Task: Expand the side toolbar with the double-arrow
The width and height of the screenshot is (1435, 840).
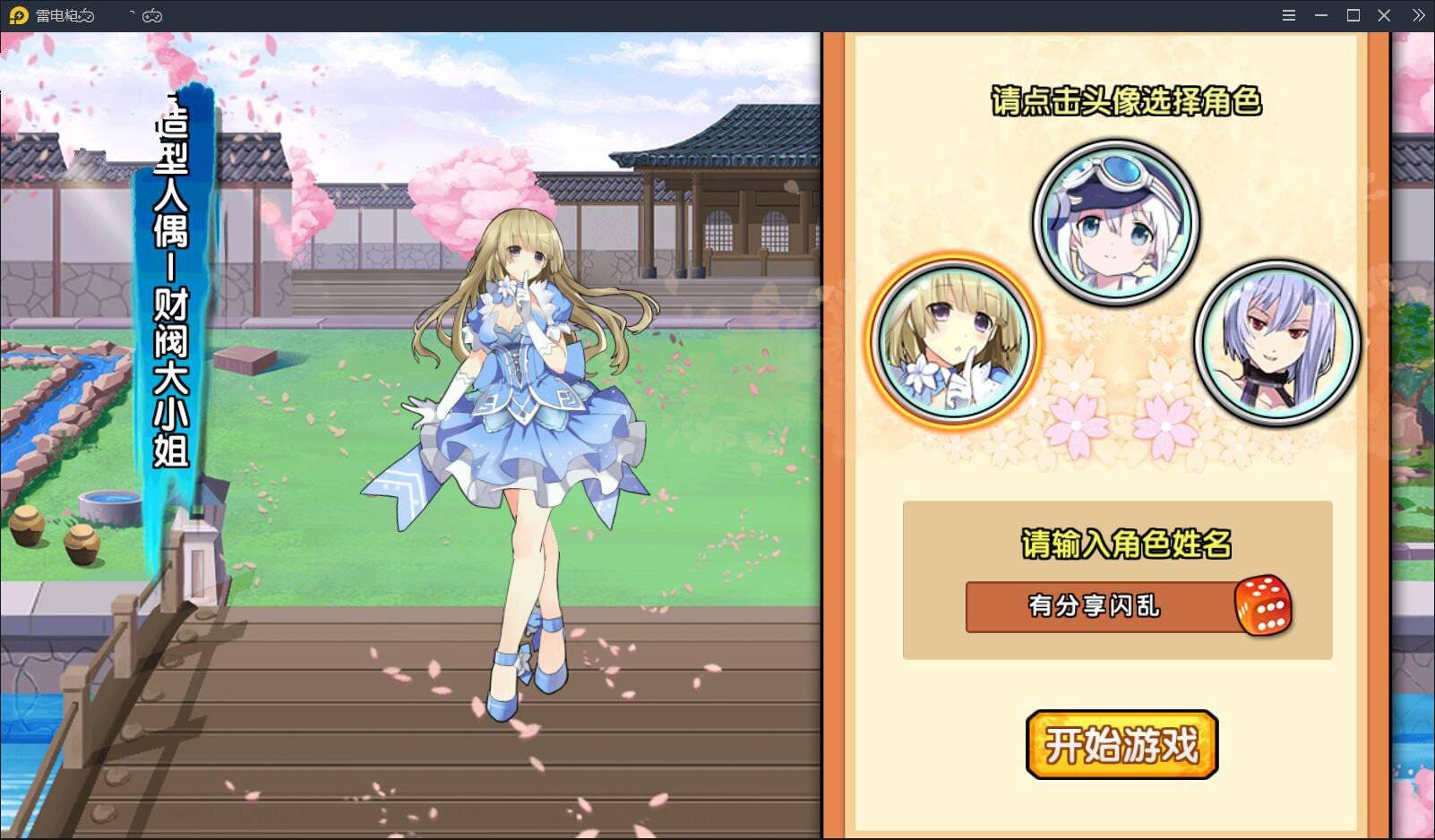Action: tap(1417, 14)
